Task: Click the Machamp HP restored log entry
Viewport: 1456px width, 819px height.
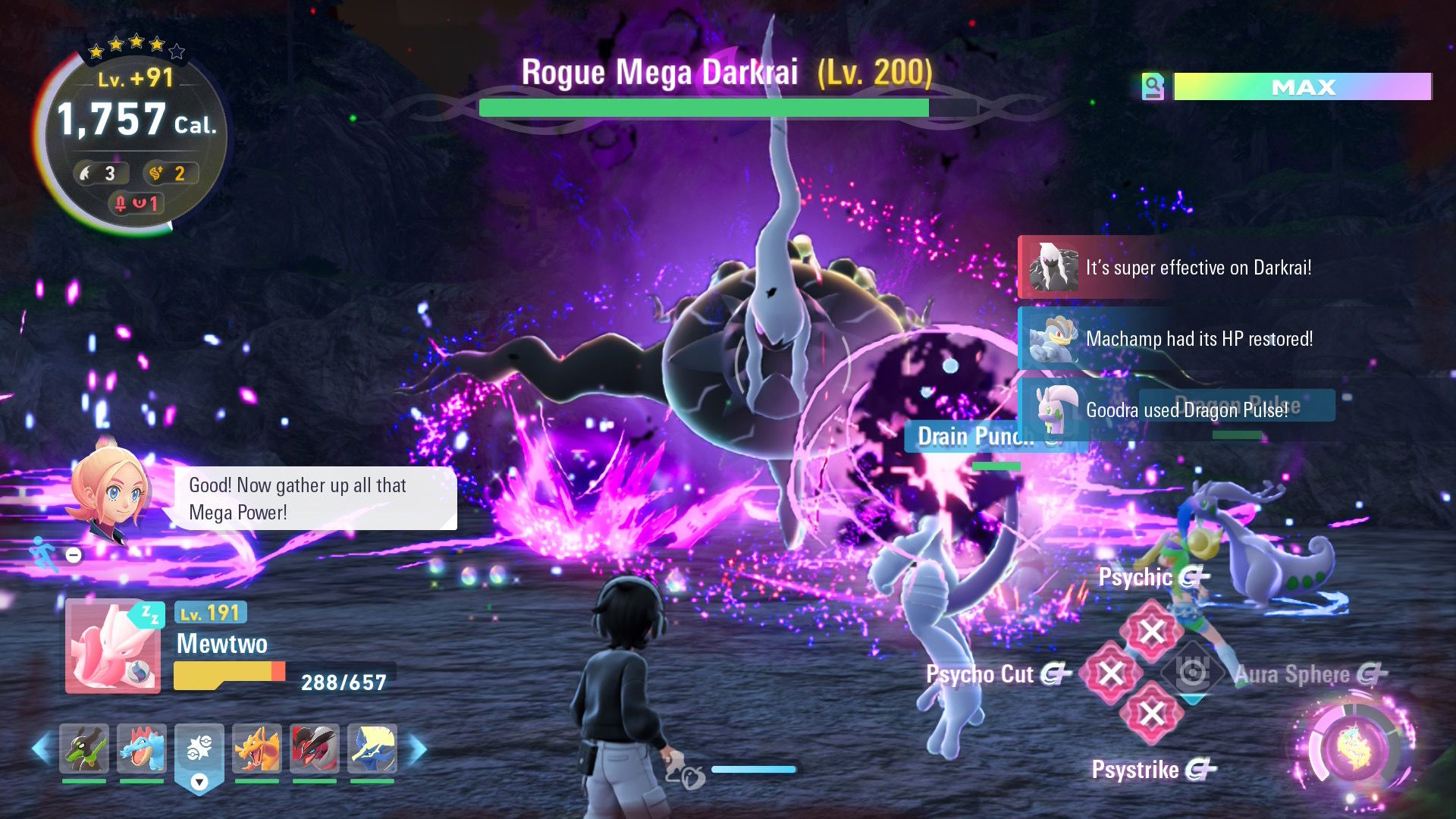Action: coord(1198,338)
